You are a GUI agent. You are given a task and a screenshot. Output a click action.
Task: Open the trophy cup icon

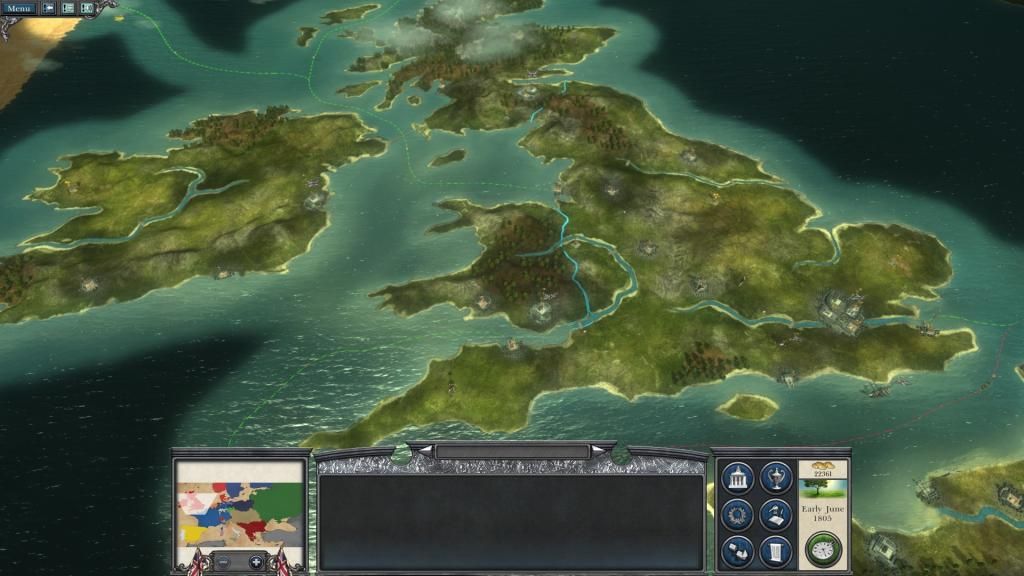(776, 478)
